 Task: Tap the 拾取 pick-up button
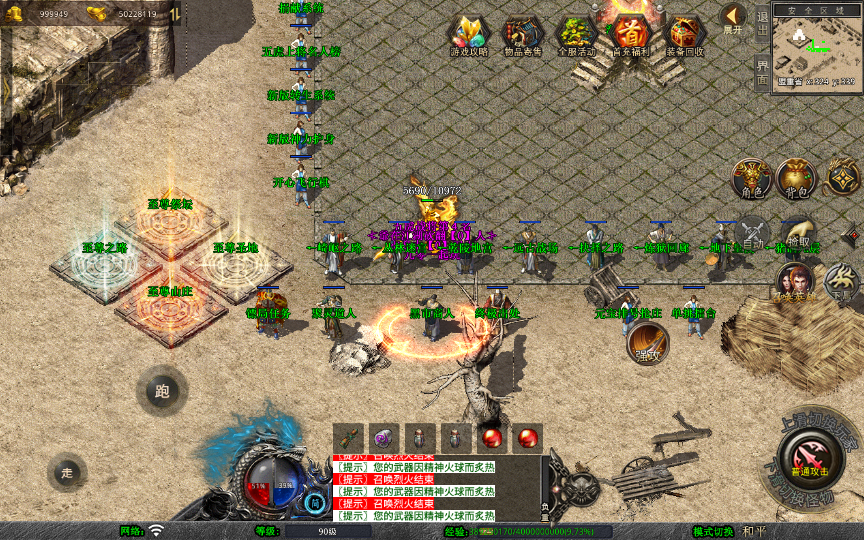[x=798, y=234]
